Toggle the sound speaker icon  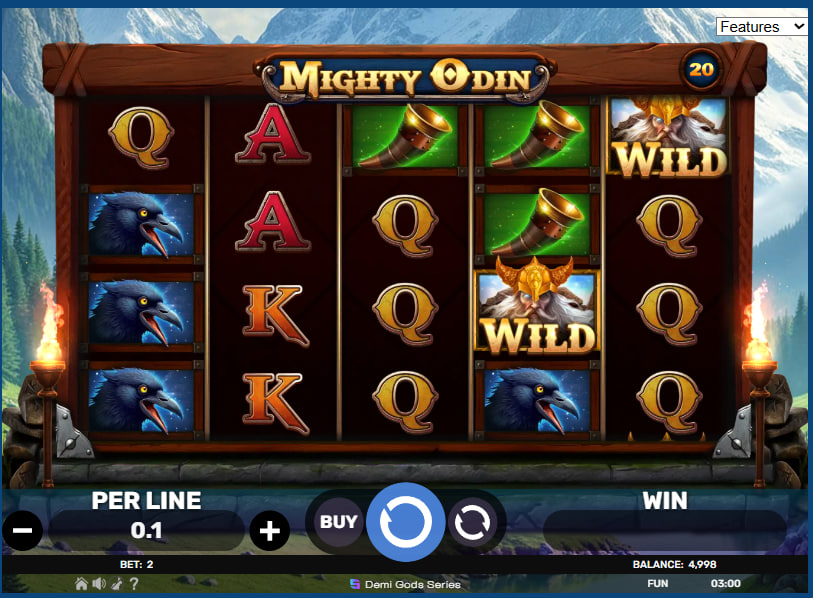tap(98, 583)
